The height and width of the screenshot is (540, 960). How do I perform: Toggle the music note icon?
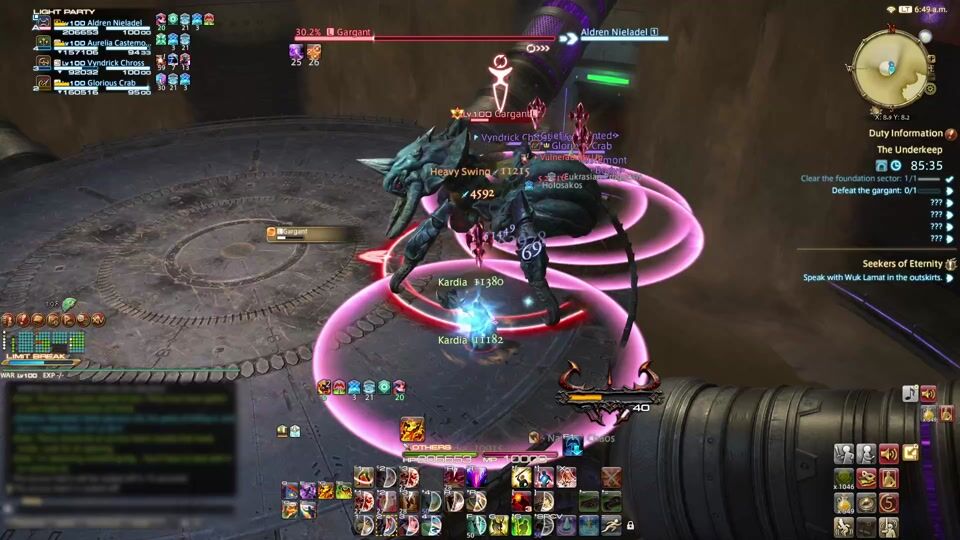tap(910, 394)
